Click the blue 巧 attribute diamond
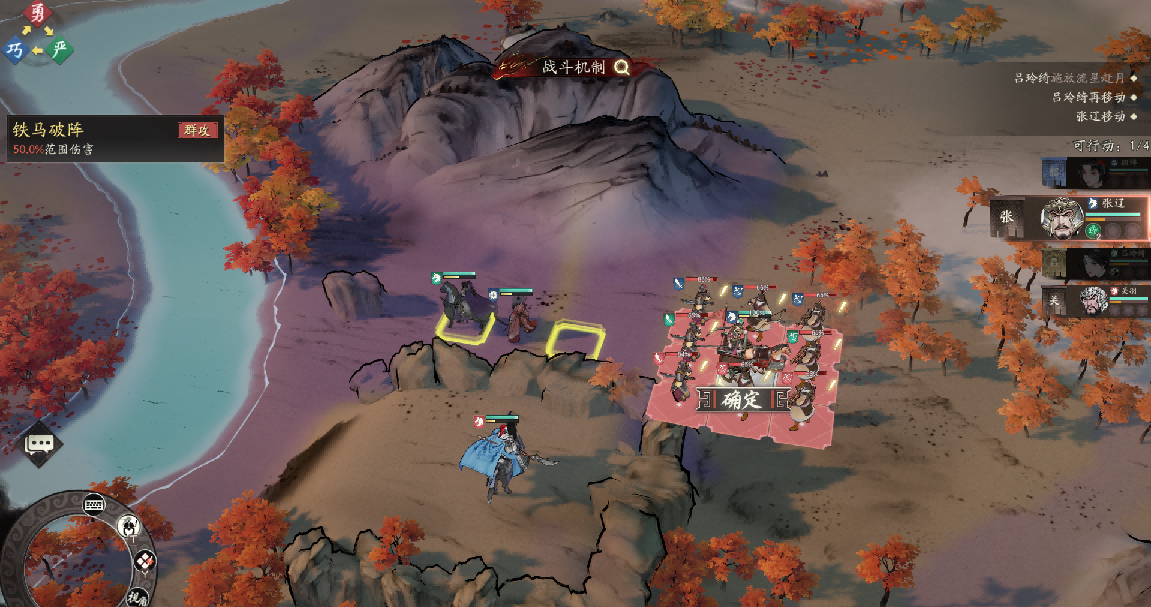The image size is (1151, 607). [15, 50]
